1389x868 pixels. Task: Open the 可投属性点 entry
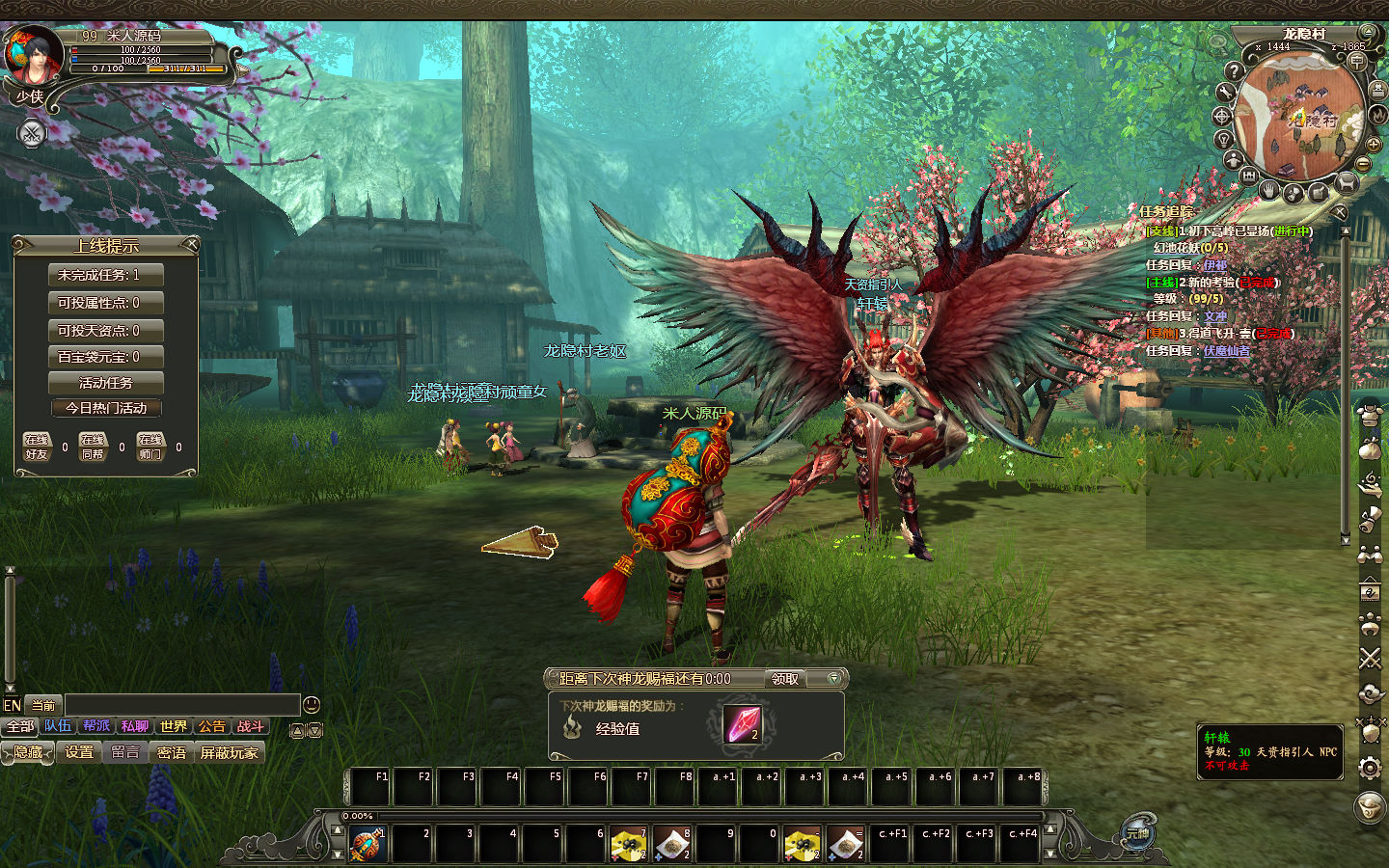tap(105, 303)
